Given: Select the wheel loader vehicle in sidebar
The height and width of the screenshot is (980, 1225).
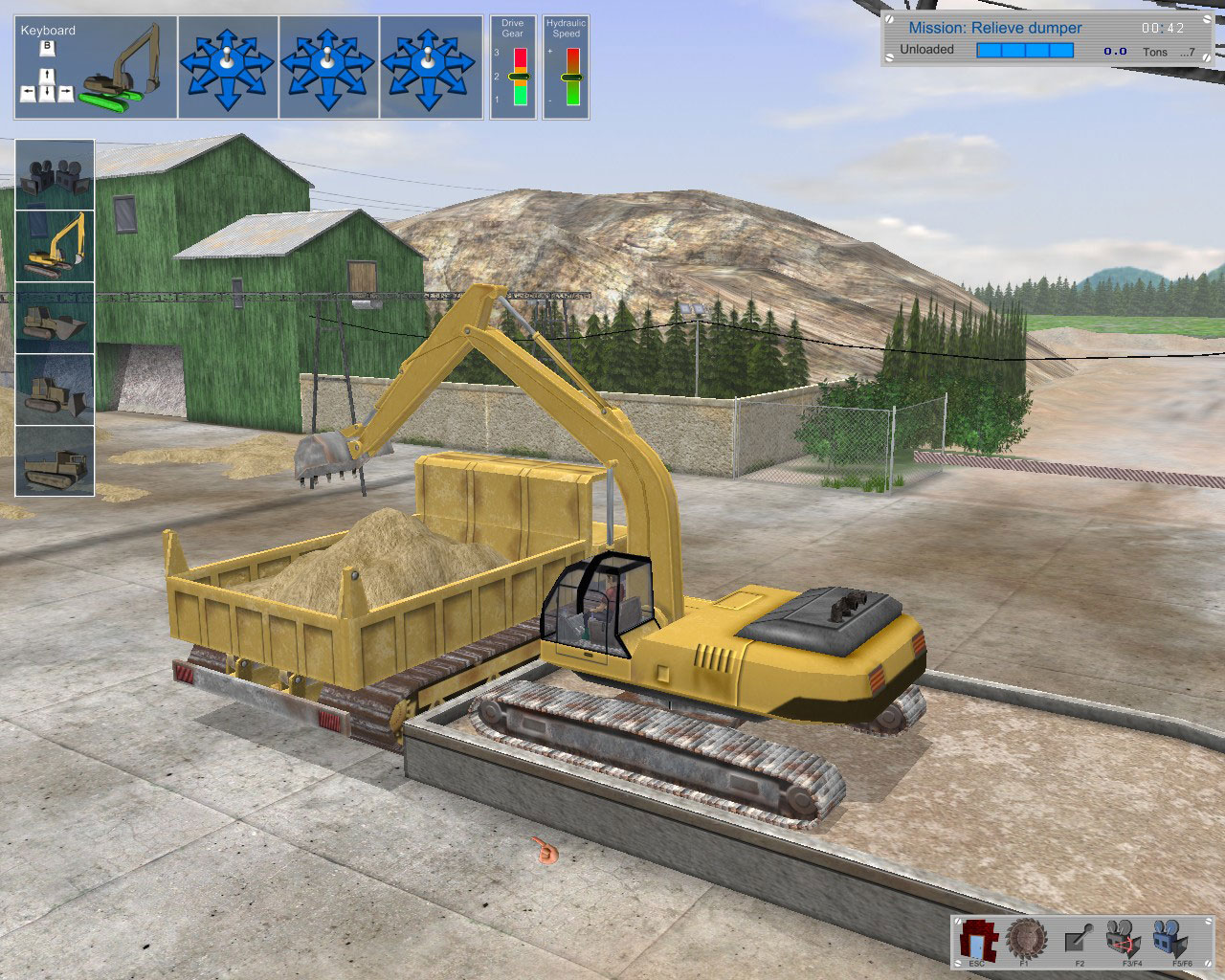Looking at the screenshot, I should pyautogui.click(x=55, y=316).
